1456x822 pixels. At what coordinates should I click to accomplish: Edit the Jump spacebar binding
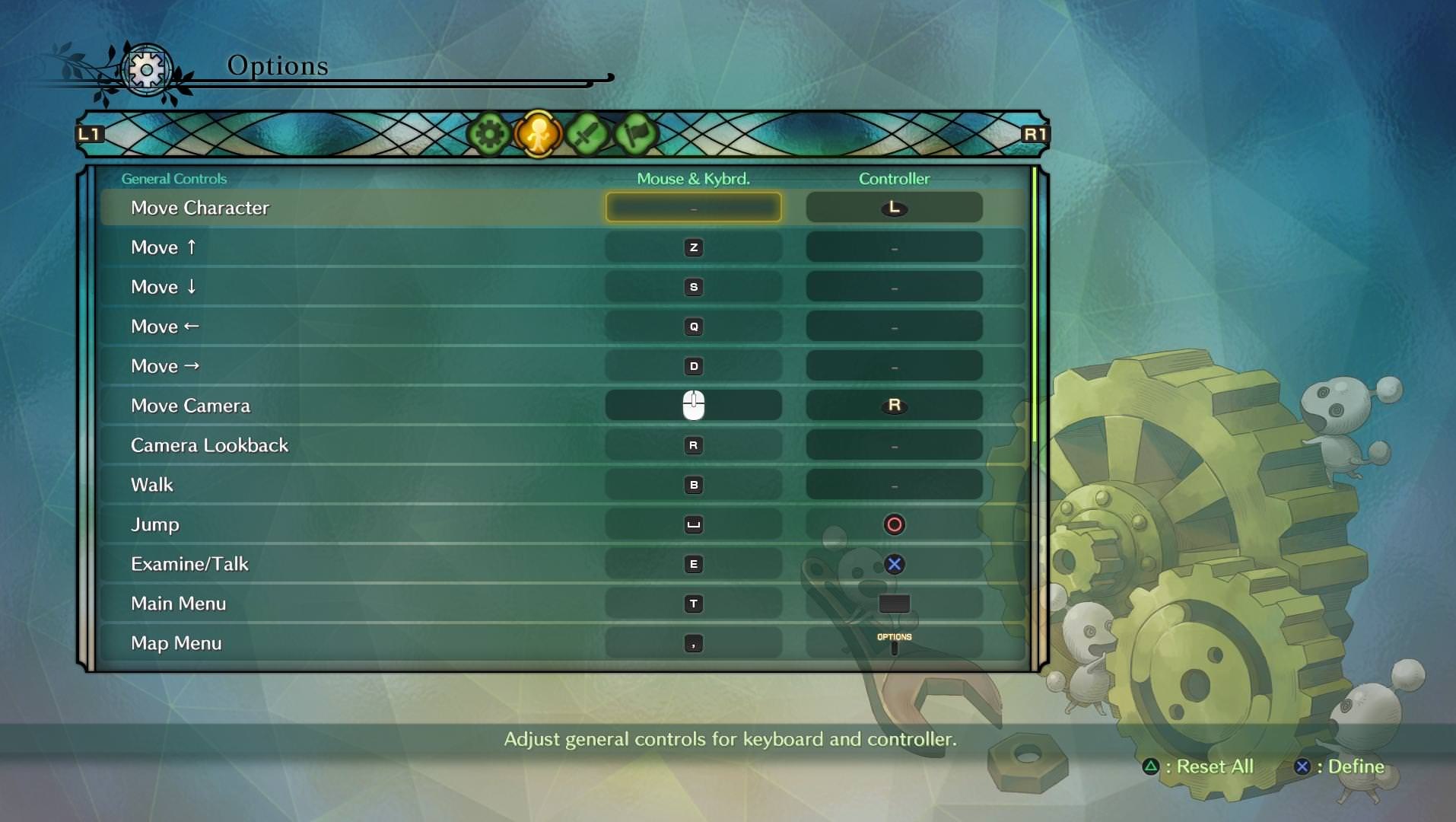pyautogui.click(x=693, y=524)
